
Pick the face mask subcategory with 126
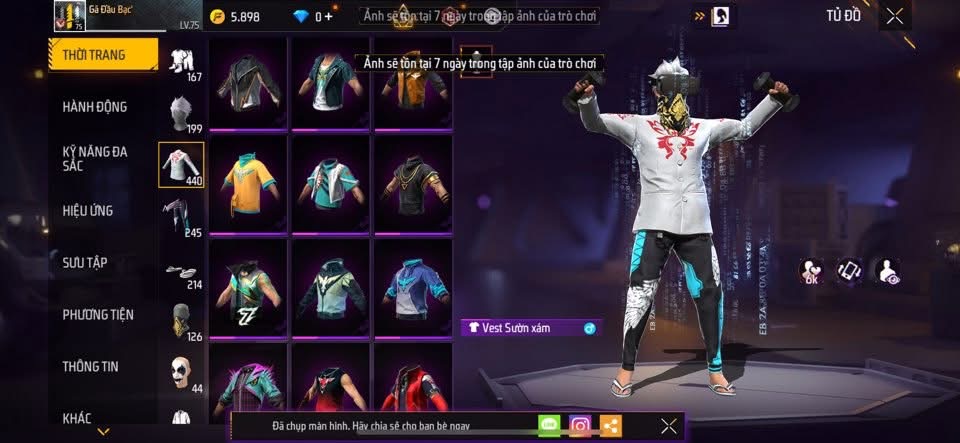(181, 322)
